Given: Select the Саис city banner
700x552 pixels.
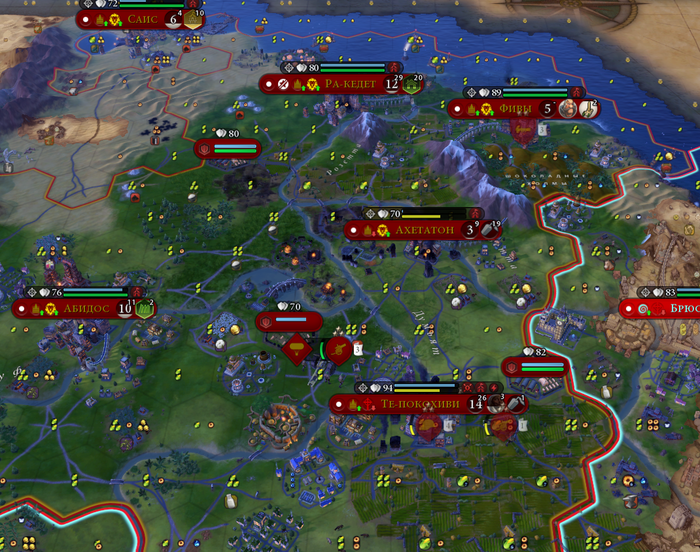Looking at the screenshot, I should pyautogui.click(x=138, y=18).
